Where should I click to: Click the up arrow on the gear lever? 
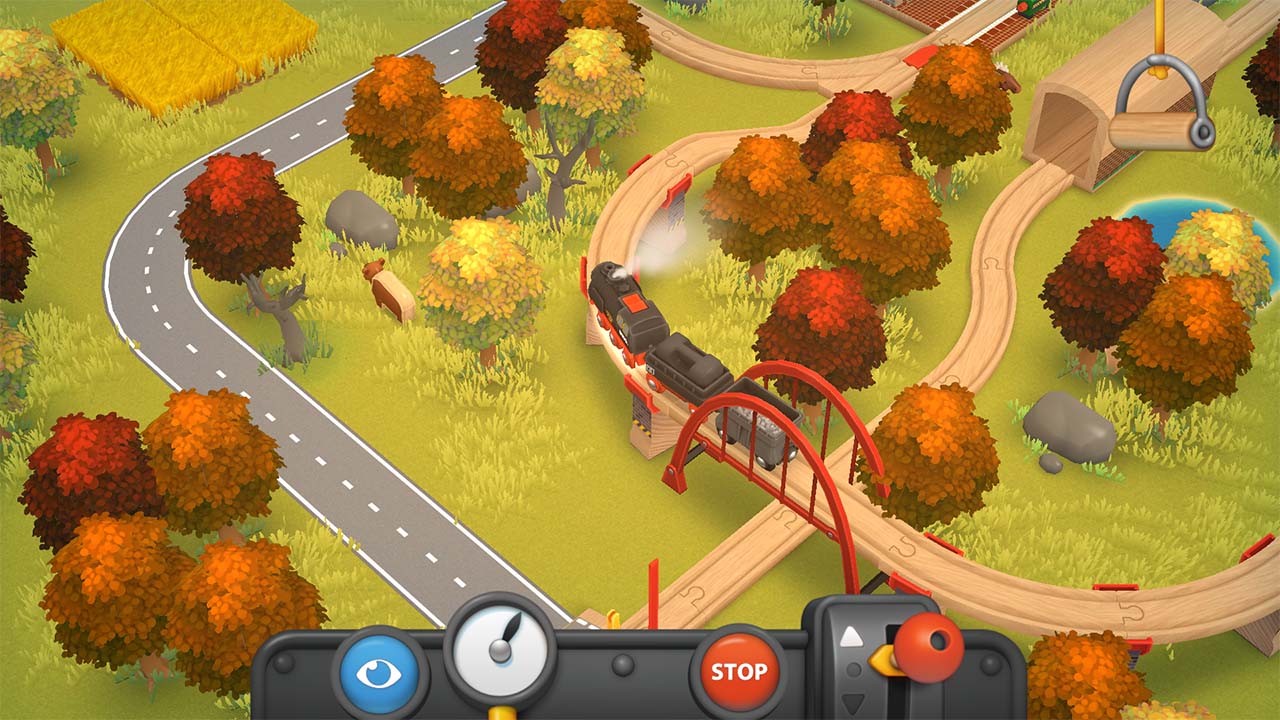(x=852, y=637)
